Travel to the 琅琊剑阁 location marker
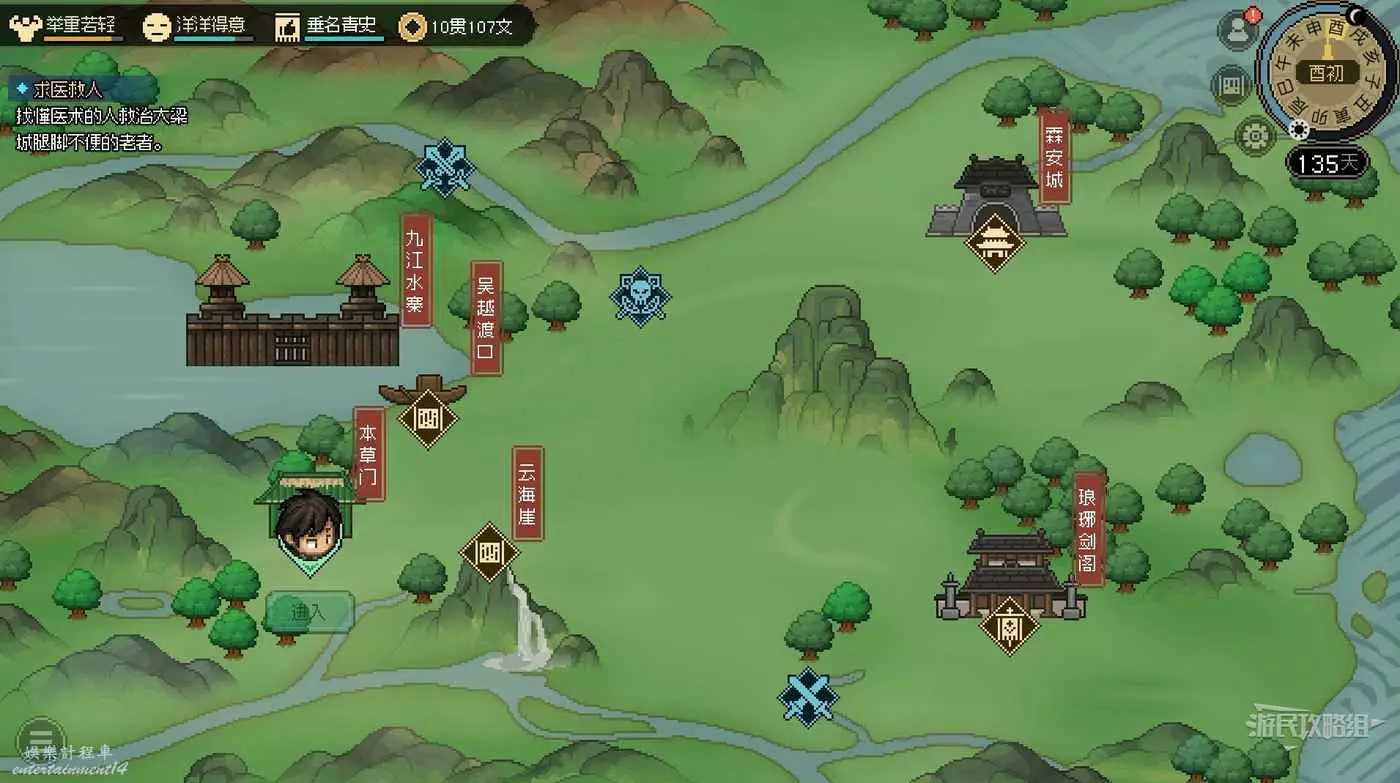The image size is (1400, 783). pyautogui.click(x=1010, y=625)
